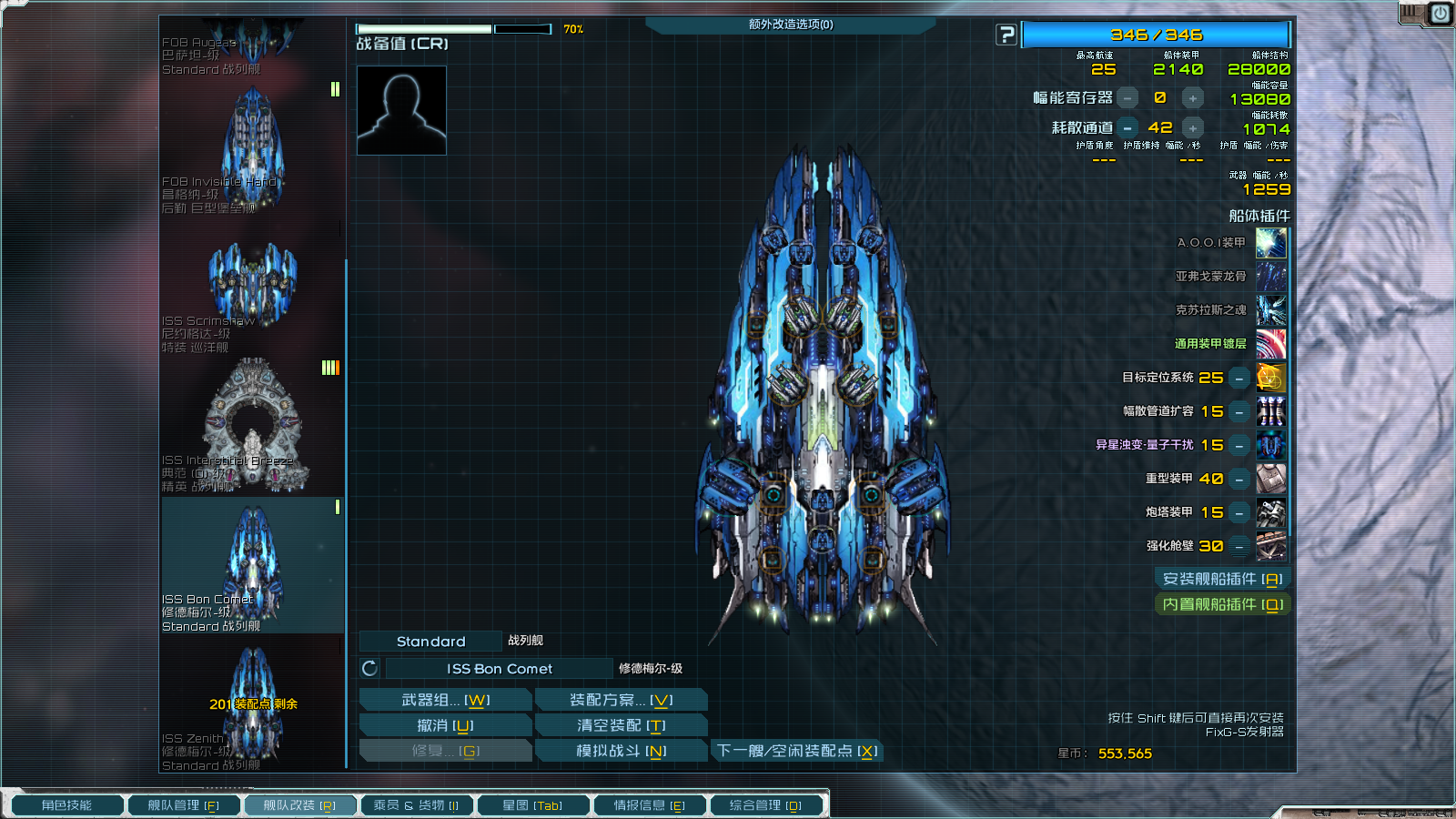Decrease 耗散通道 vents with minus
1456x819 pixels.
click(1127, 128)
